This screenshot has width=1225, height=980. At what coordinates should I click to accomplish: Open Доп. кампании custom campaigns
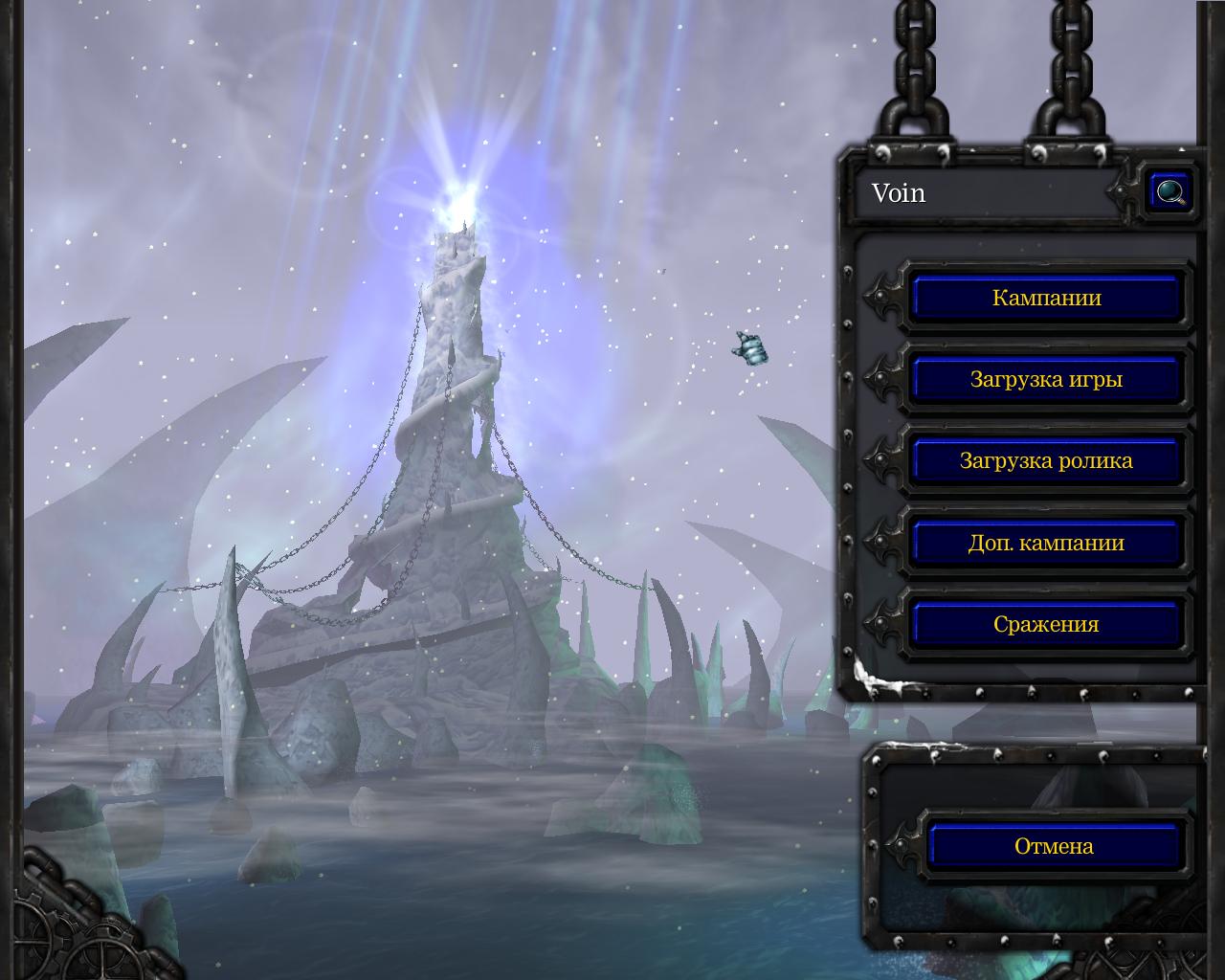click(1046, 543)
